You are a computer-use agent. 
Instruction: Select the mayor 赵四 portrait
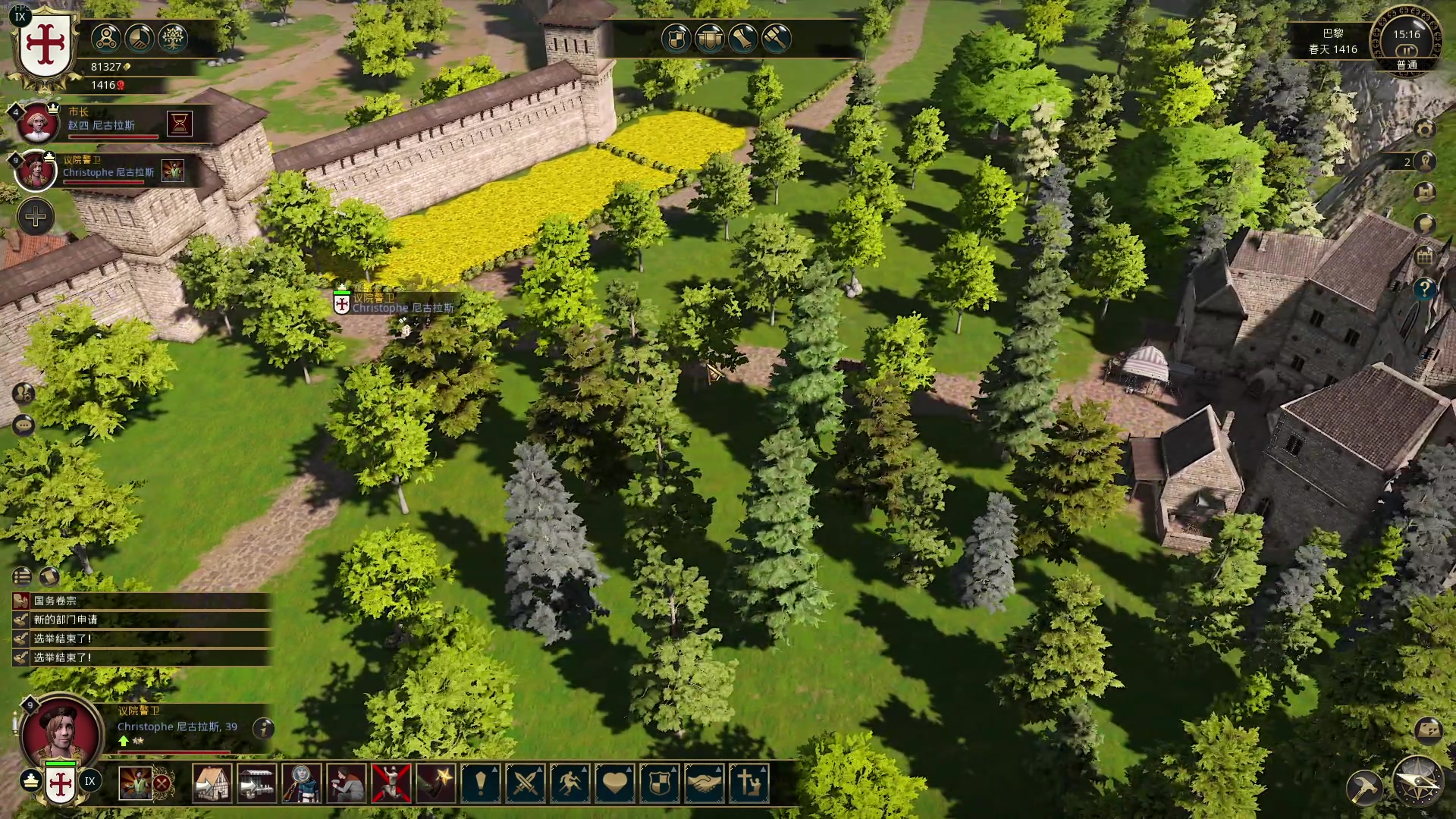pos(36,123)
